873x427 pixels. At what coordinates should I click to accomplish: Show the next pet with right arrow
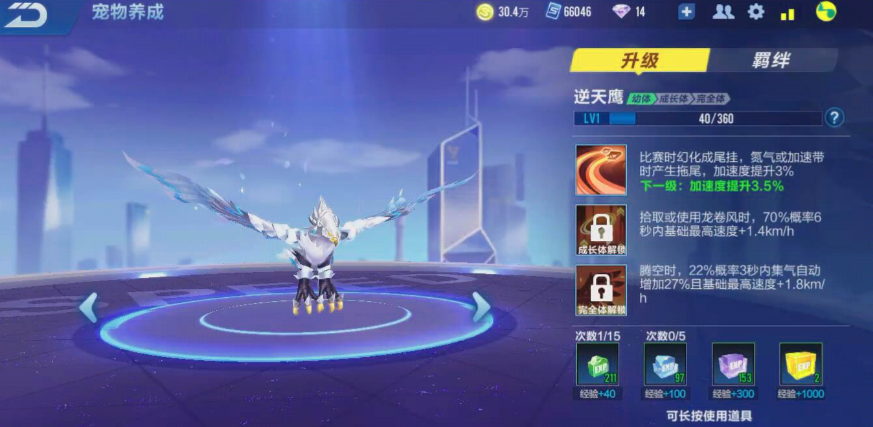(x=482, y=307)
